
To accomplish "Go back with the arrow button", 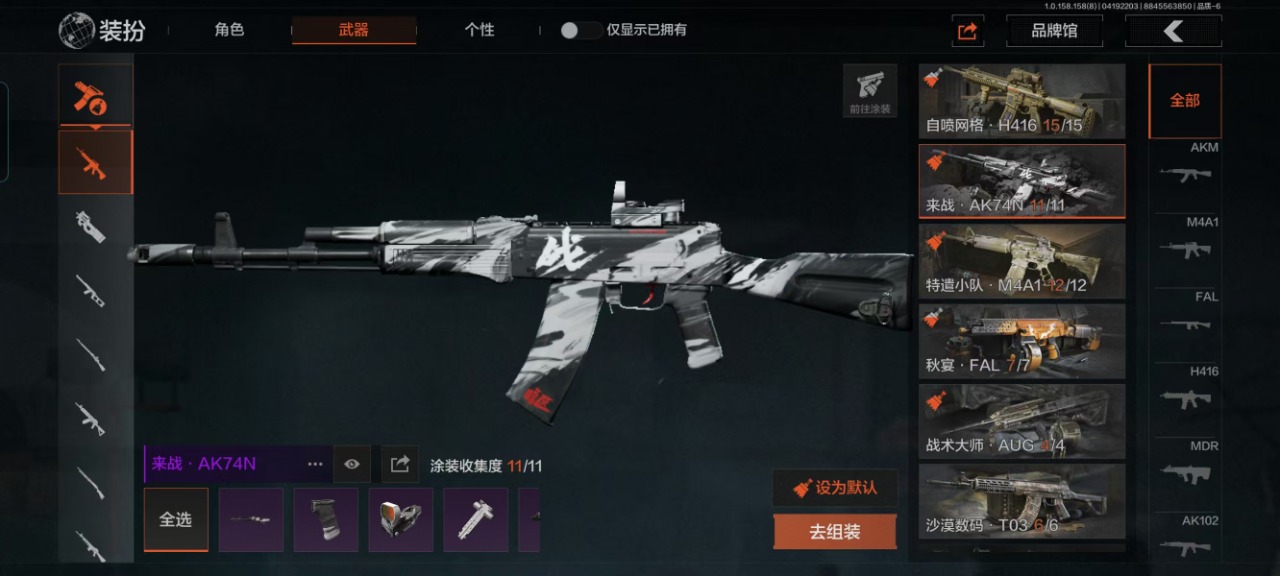I will pyautogui.click(x=1173, y=31).
